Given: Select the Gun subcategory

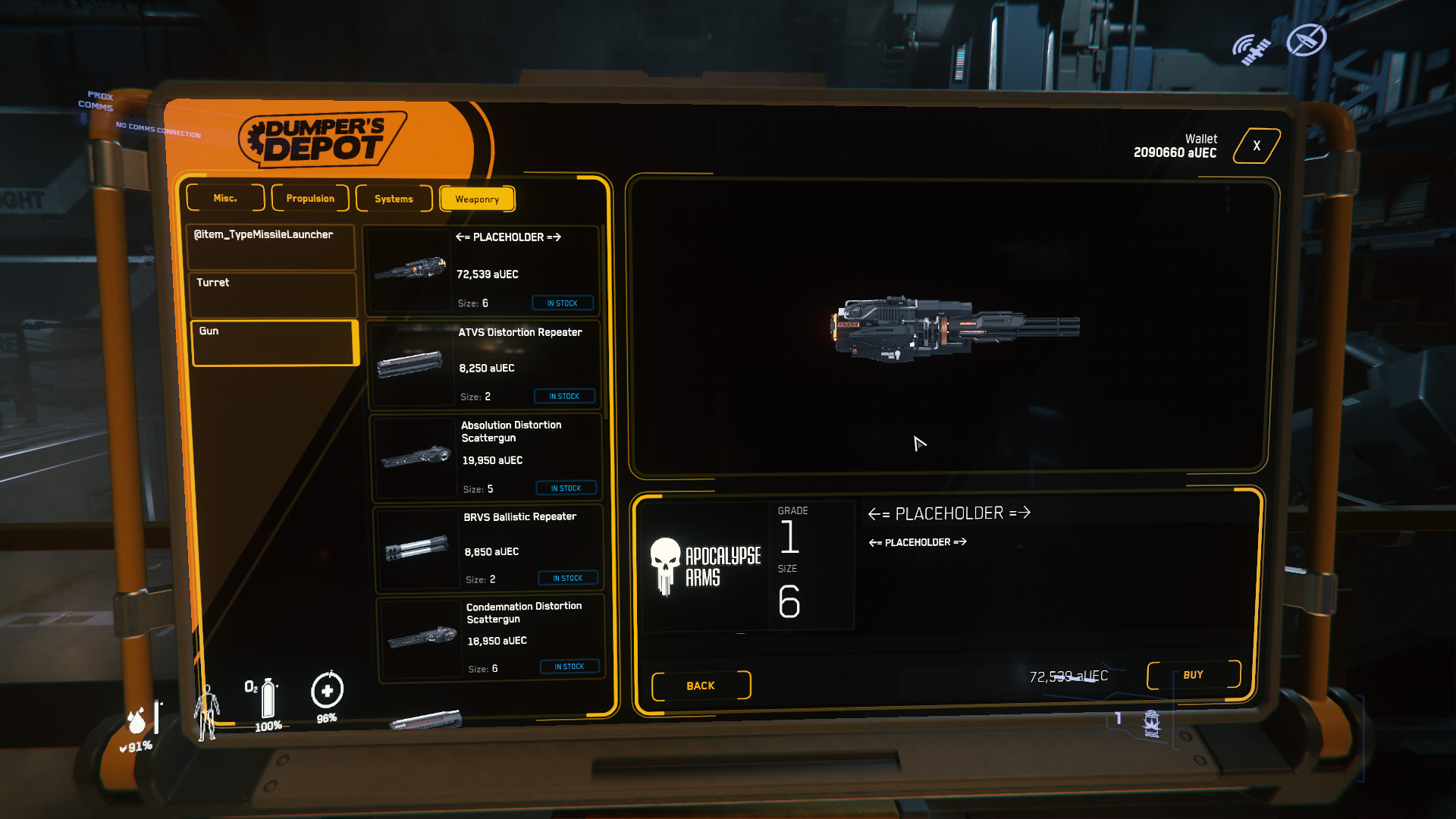Looking at the screenshot, I should [275, 343].
